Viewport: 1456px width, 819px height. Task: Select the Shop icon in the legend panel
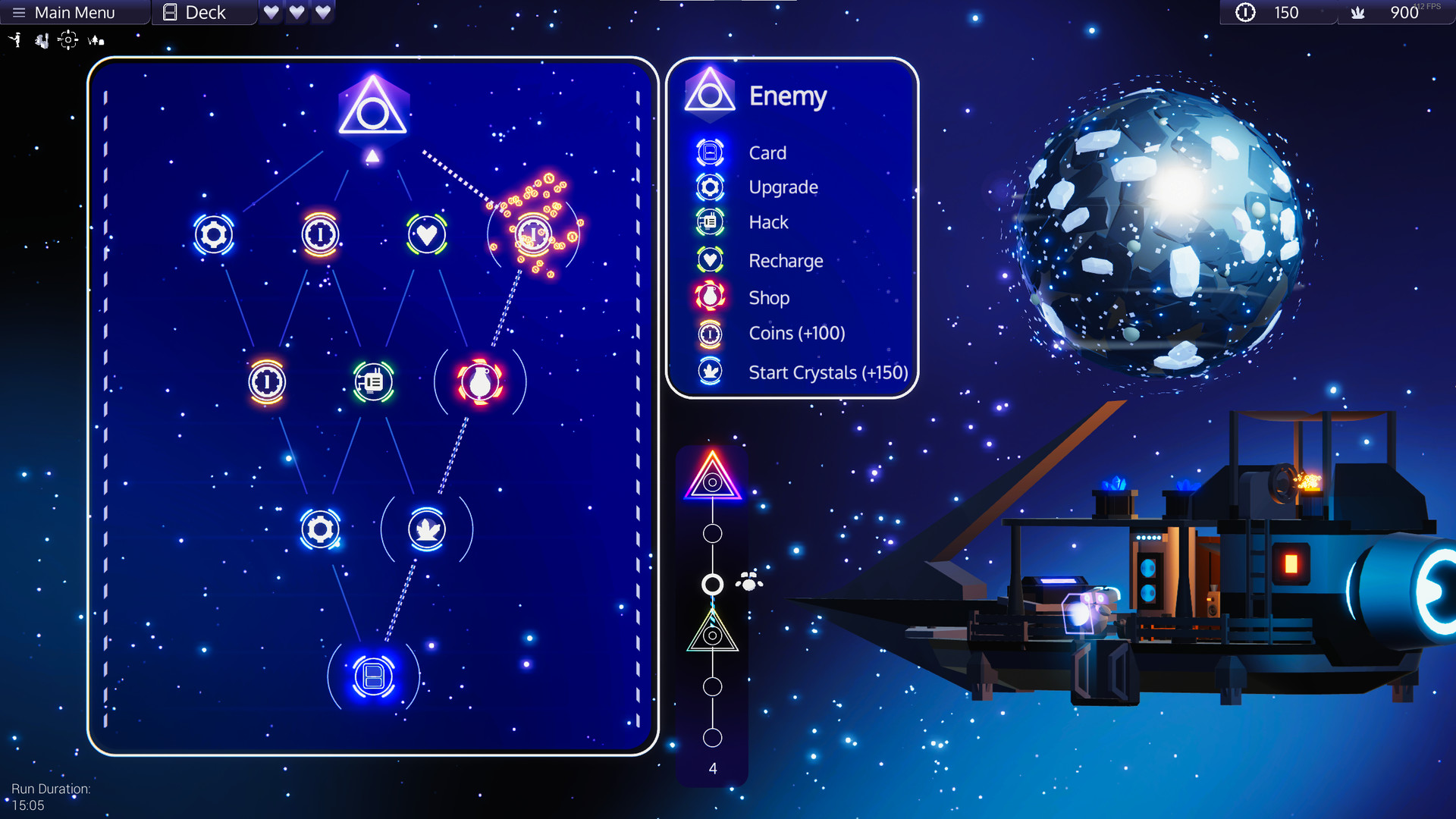click(x=709, y=297)
